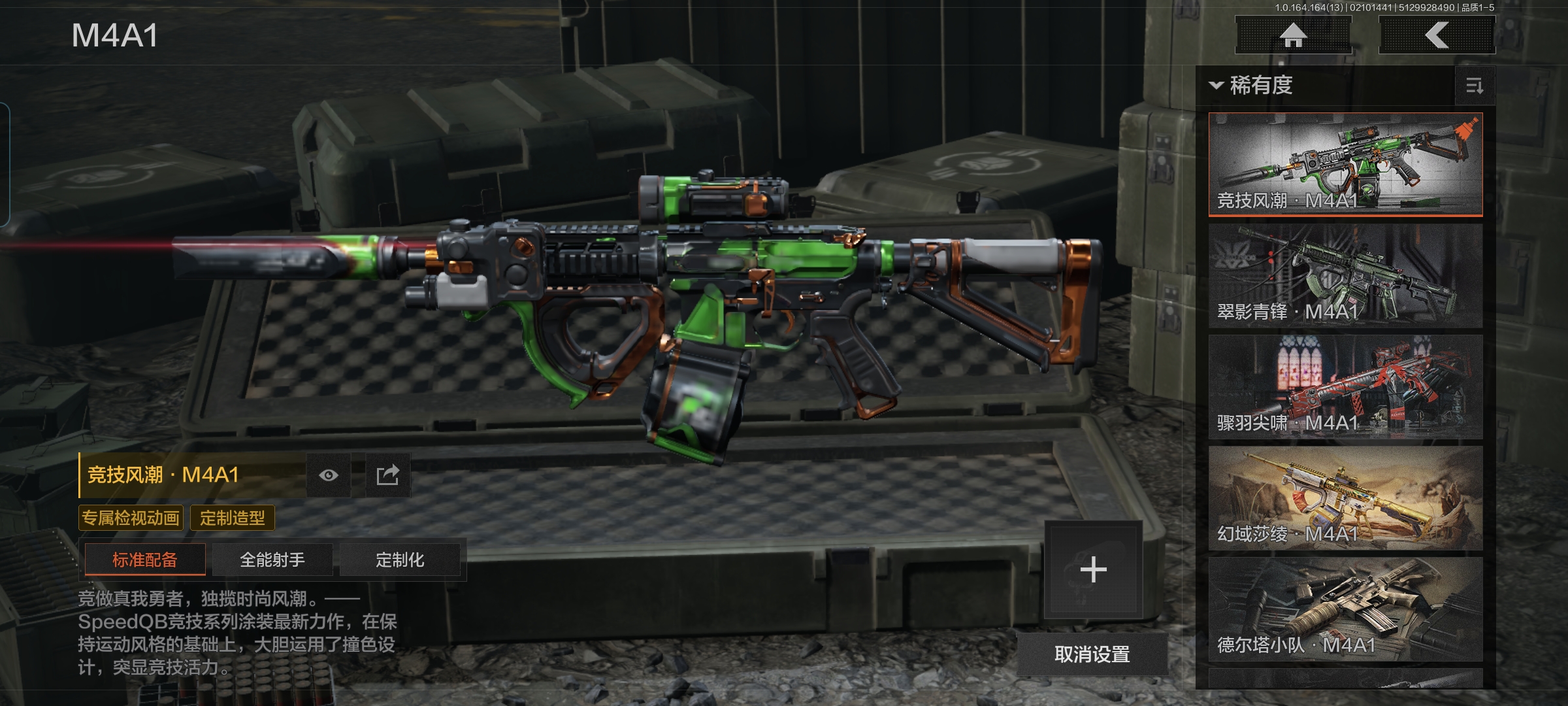Return to the home screen
Screen dimensions: 1568x706
[1293, 35]
